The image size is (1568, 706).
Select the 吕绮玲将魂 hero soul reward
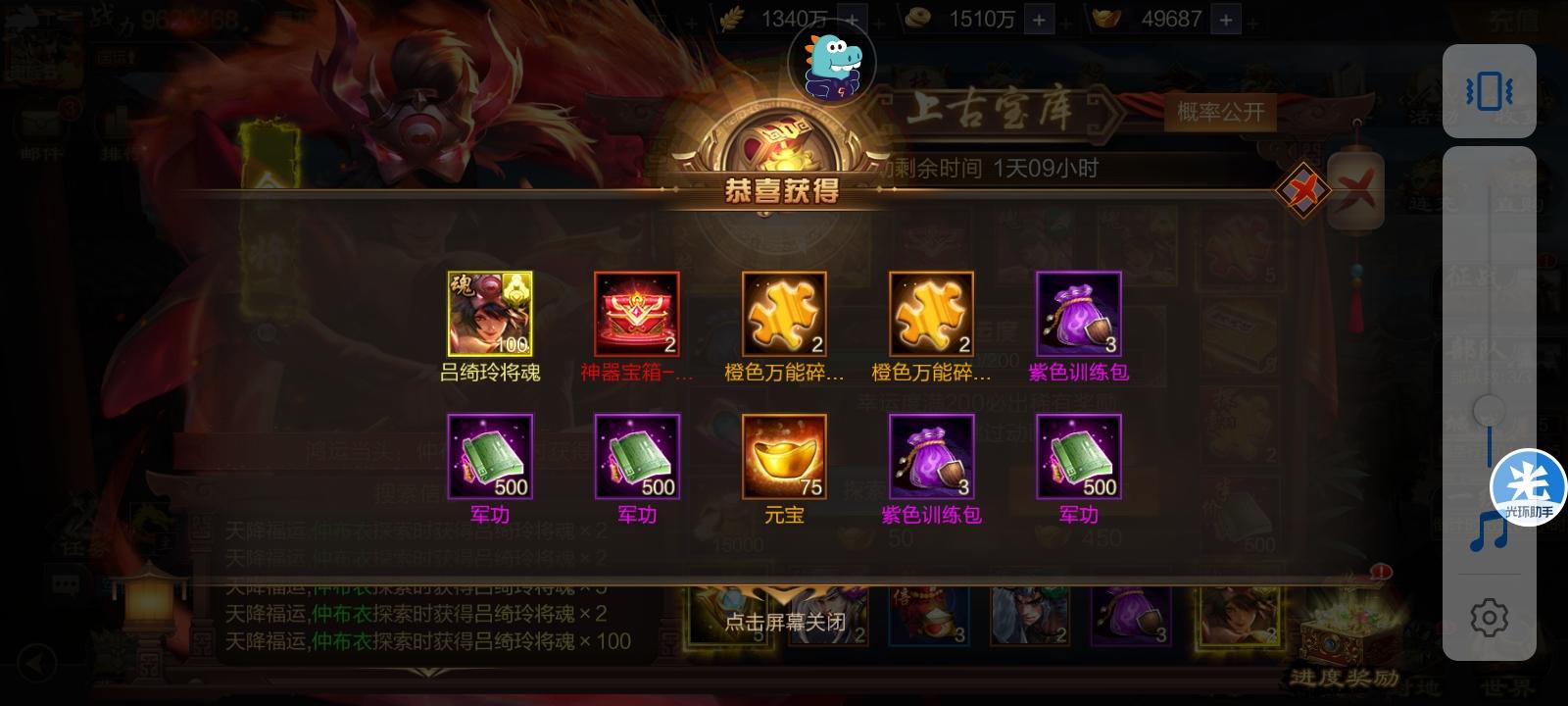point(489,314)
